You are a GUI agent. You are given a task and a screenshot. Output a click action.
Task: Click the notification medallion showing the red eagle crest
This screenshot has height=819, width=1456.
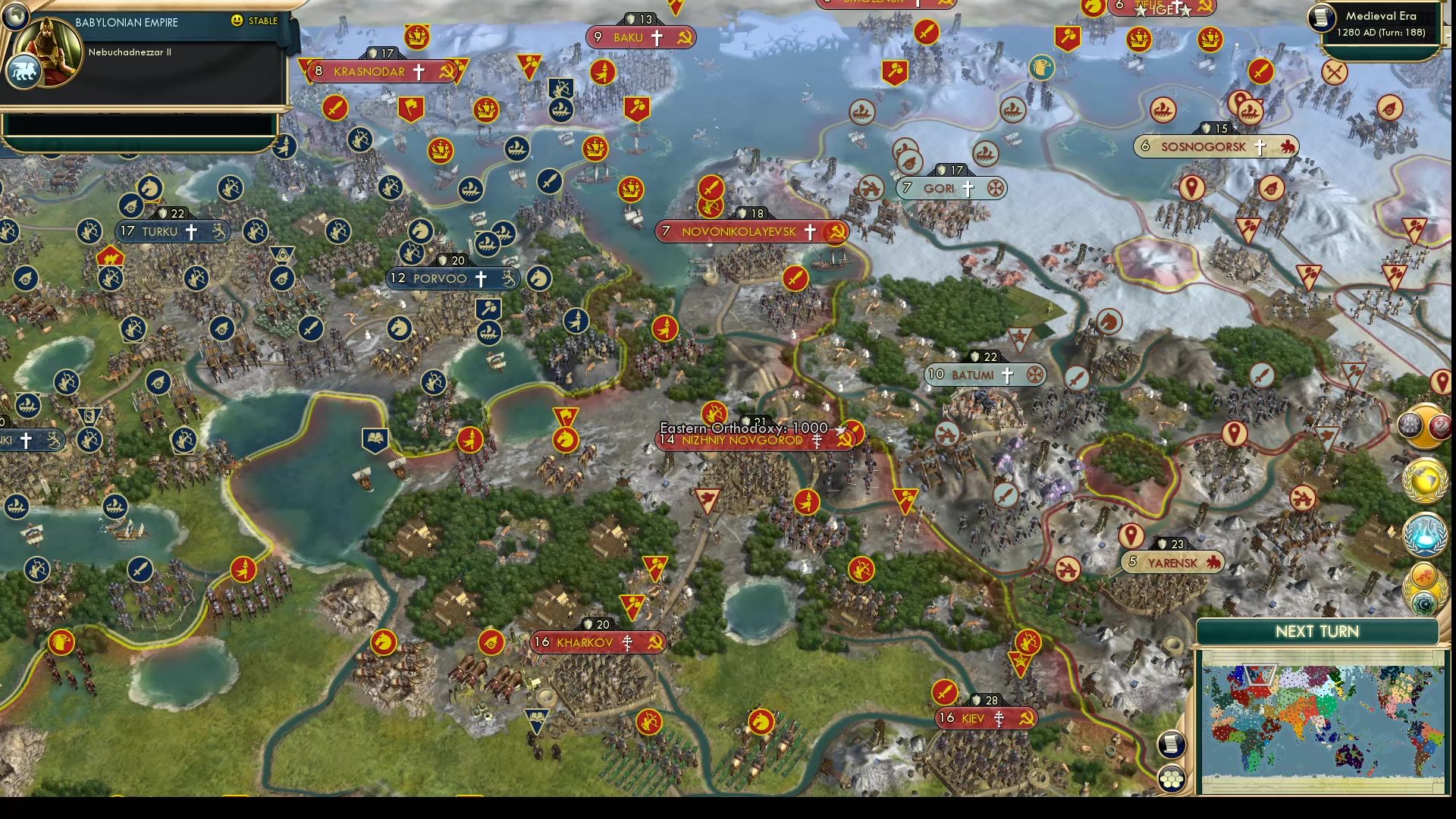point(1441,426)
